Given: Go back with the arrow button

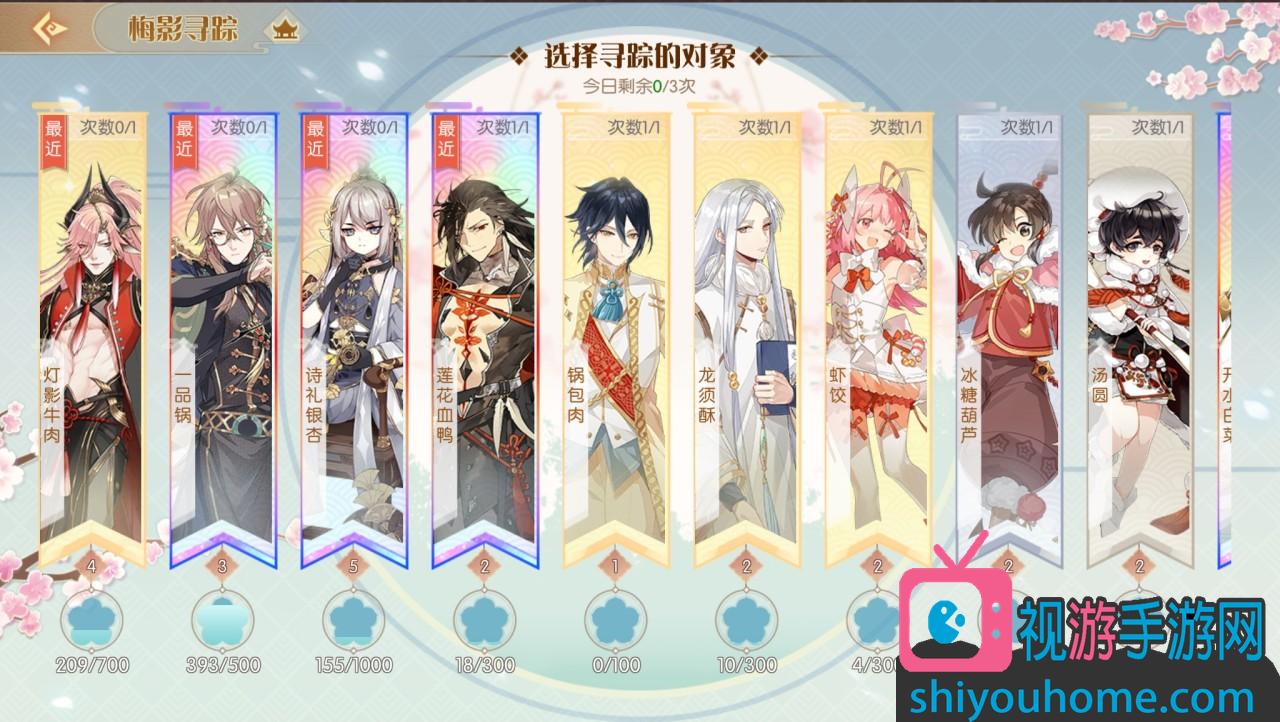Looking at the screenshot, I should coord(47,28).
